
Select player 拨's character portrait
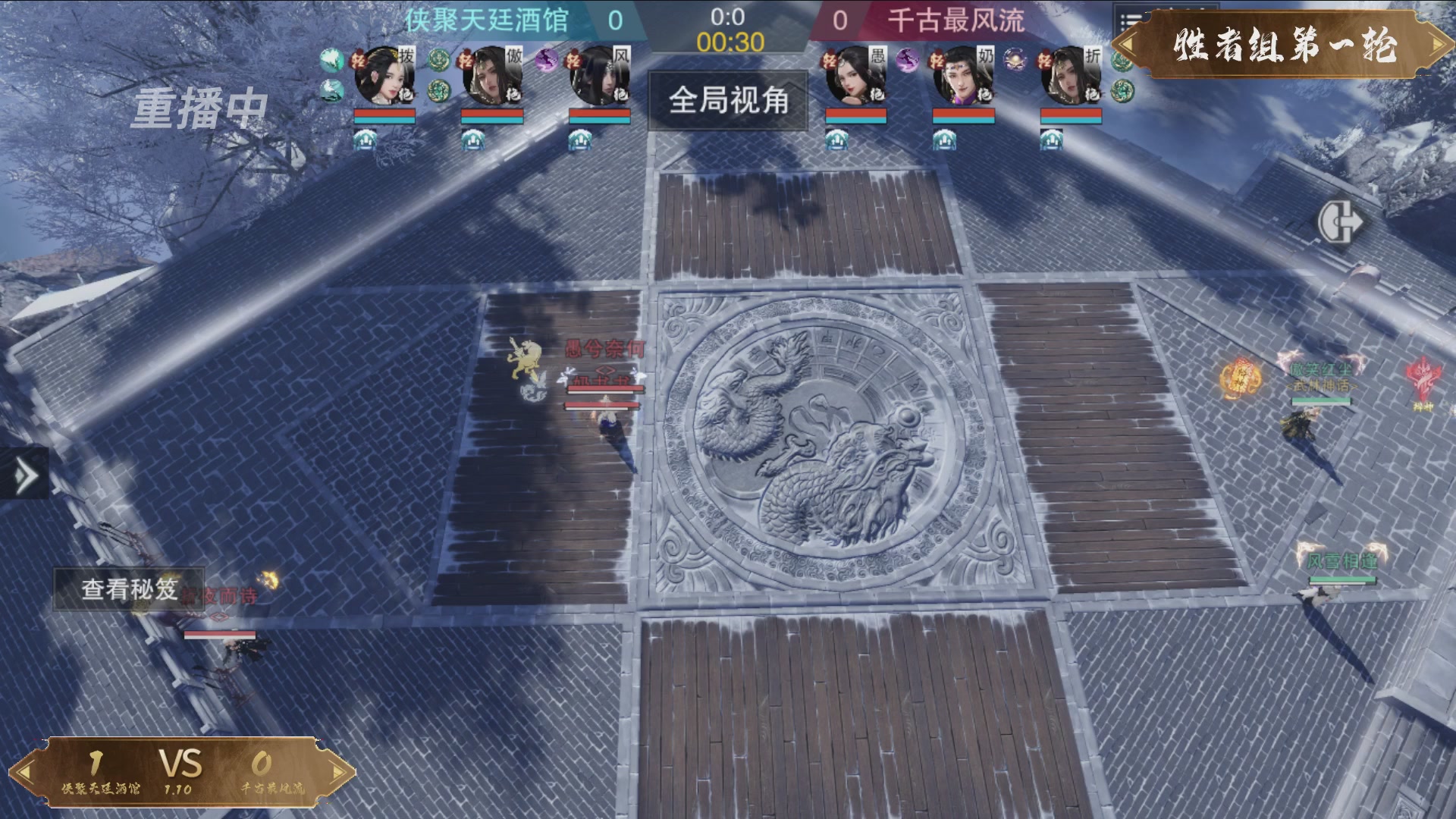click(384, 77)
